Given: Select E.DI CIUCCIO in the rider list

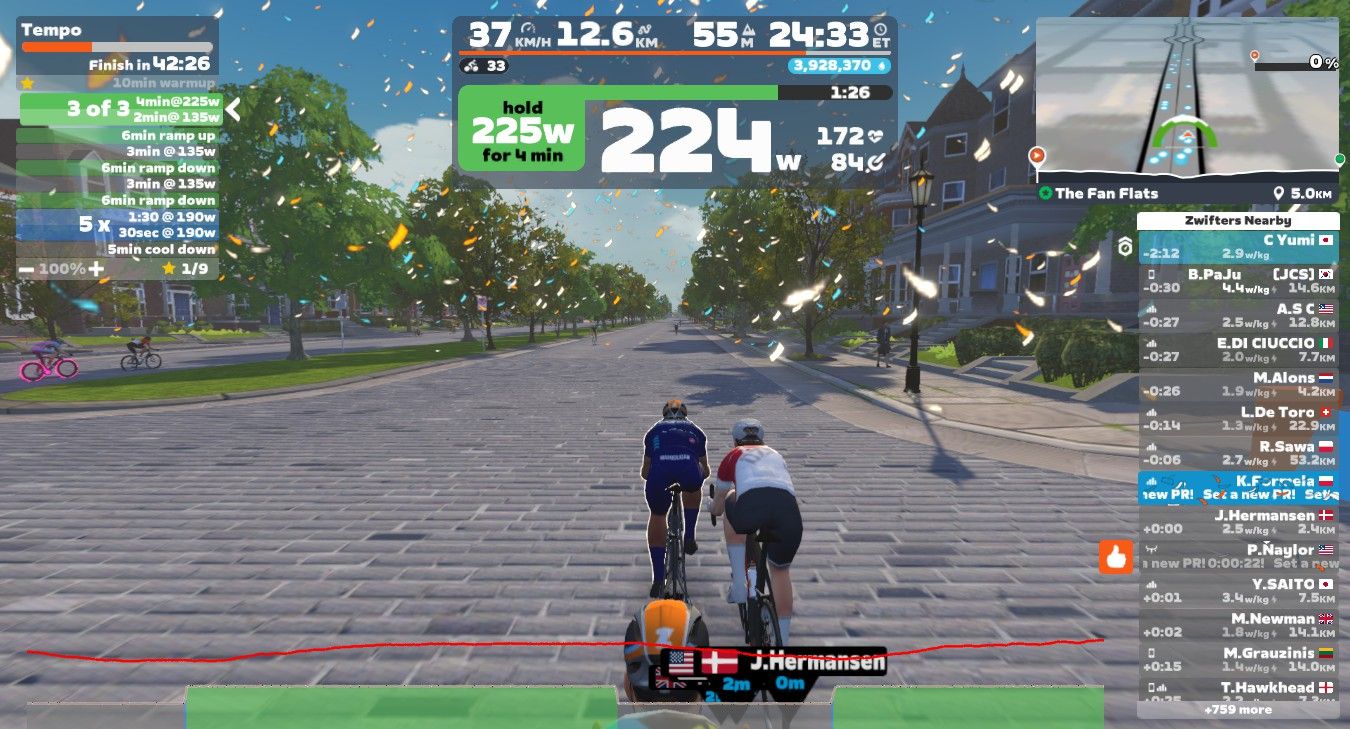Looking at the screenshot, I should [x=1238, y=349].
